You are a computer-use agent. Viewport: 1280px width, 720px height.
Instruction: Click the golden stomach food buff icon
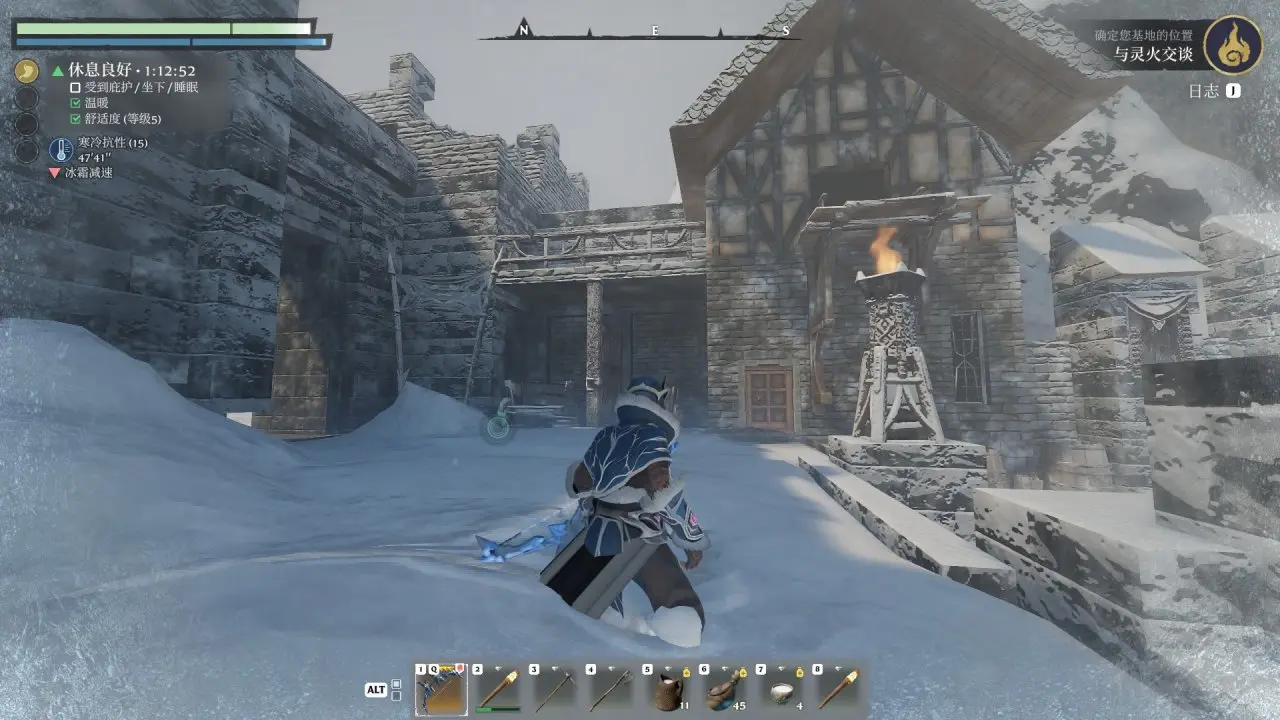coord(27,72)
